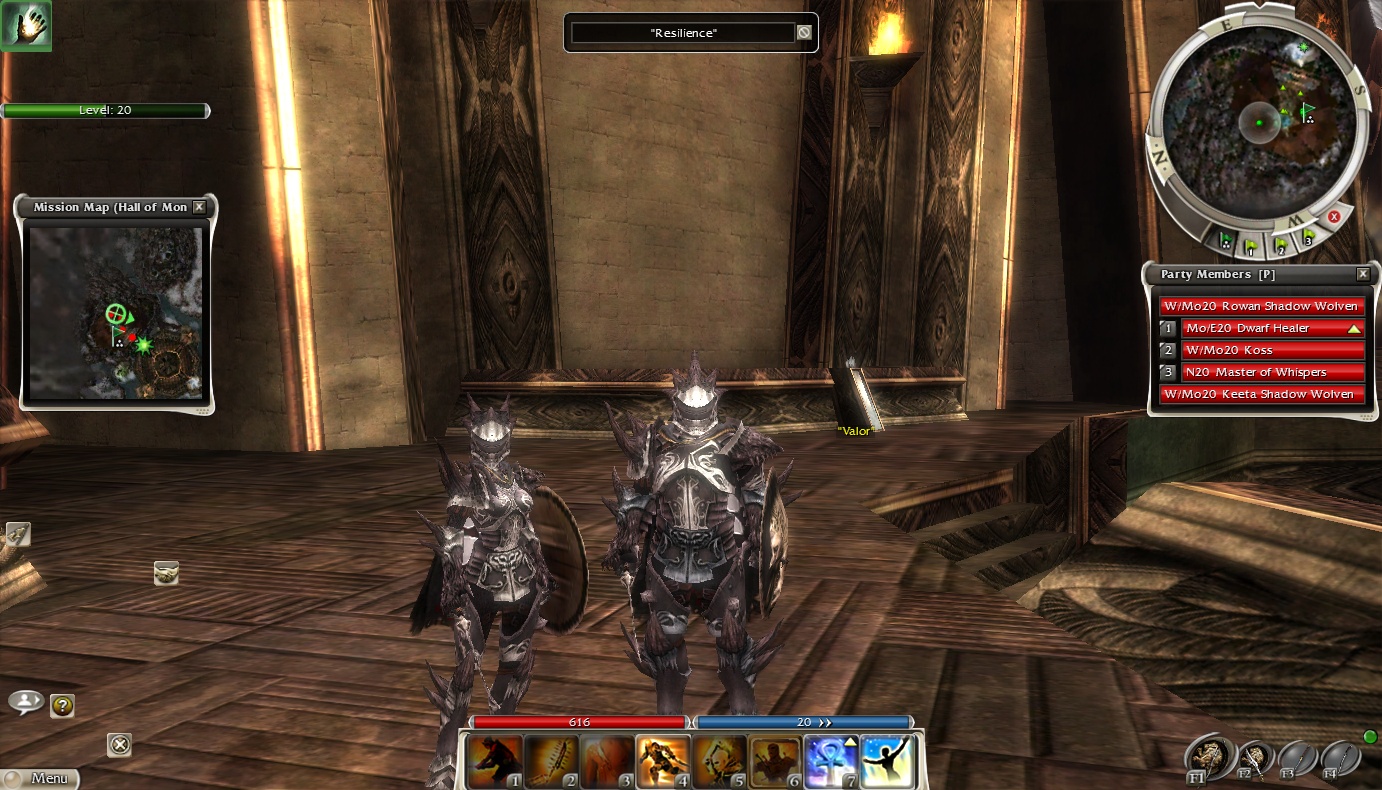1382x790 pixels.
Task: Use the leaping silhouette skill in last slot
Action: pyautogui.click(x=886, y=762)
